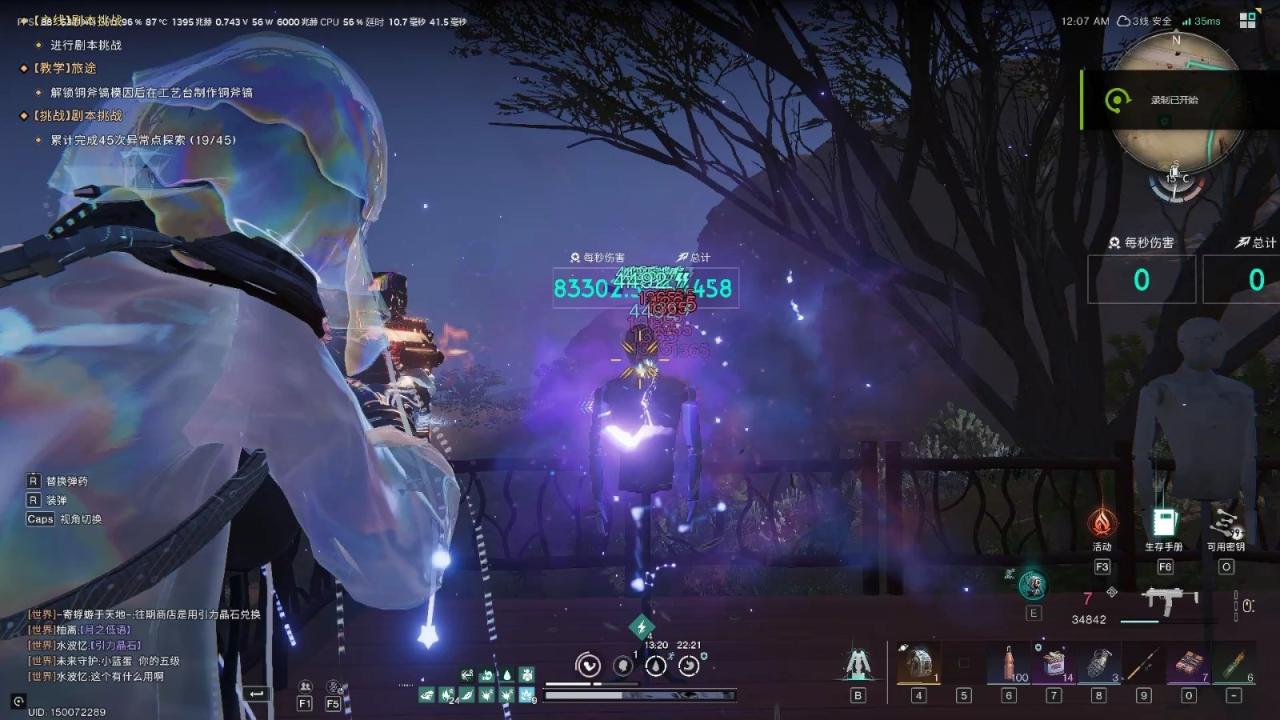Click the team icon above F1
Viewport: 1280px width, 720px height.
pos(305,686)
